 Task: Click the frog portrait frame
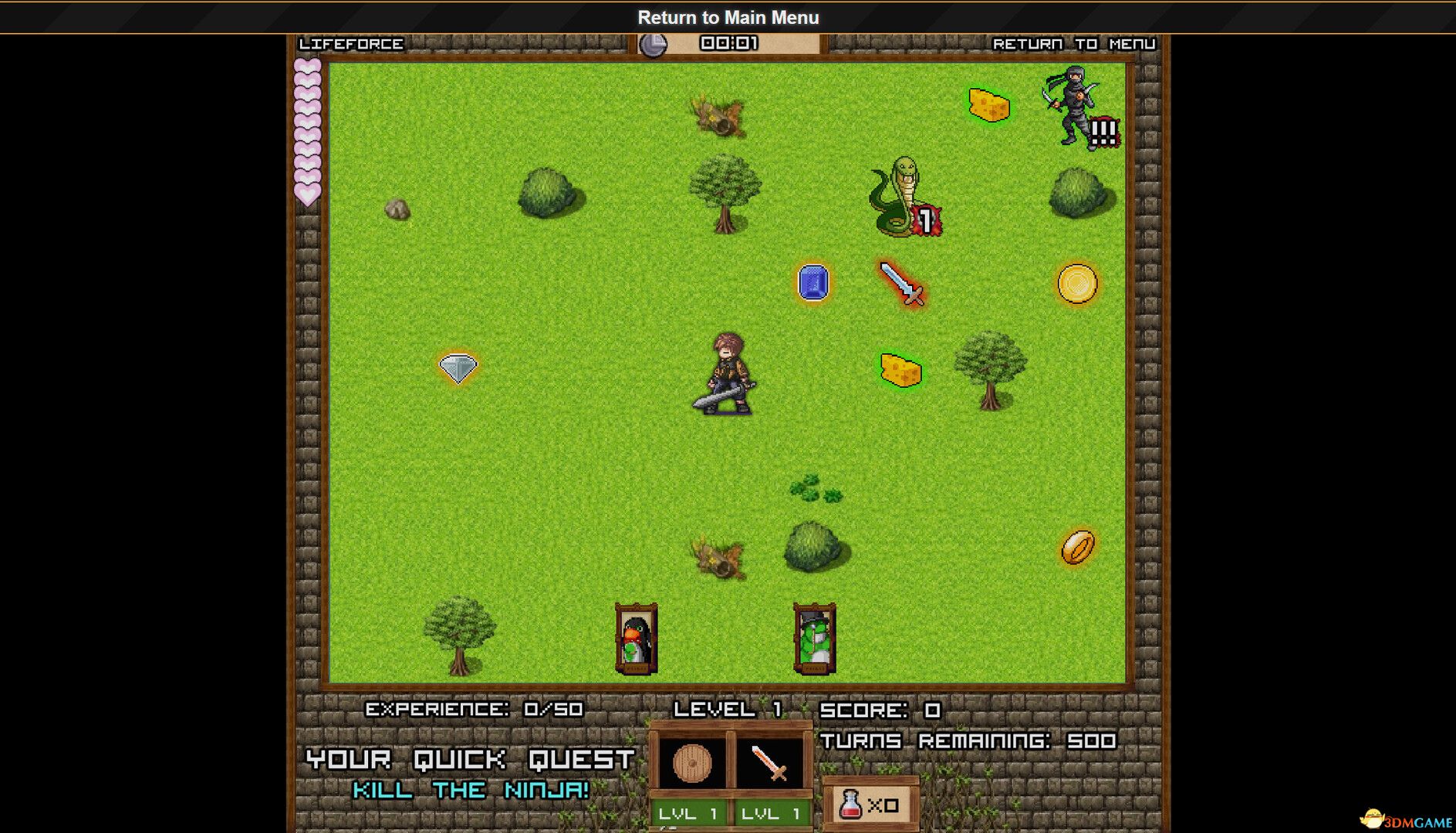tap(813, 639)
